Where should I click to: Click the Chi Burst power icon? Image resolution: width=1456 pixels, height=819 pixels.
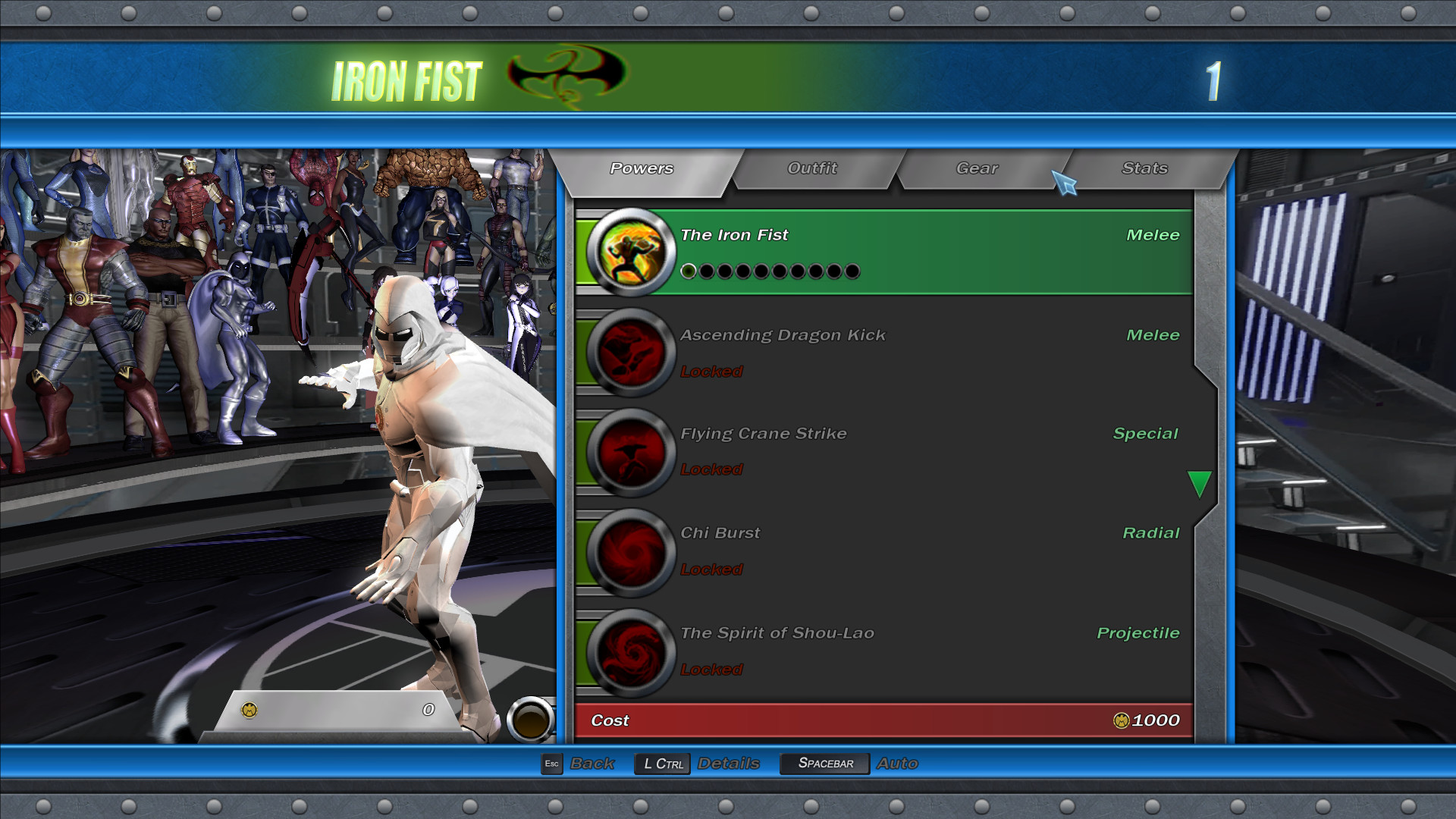tap(631, 551)
